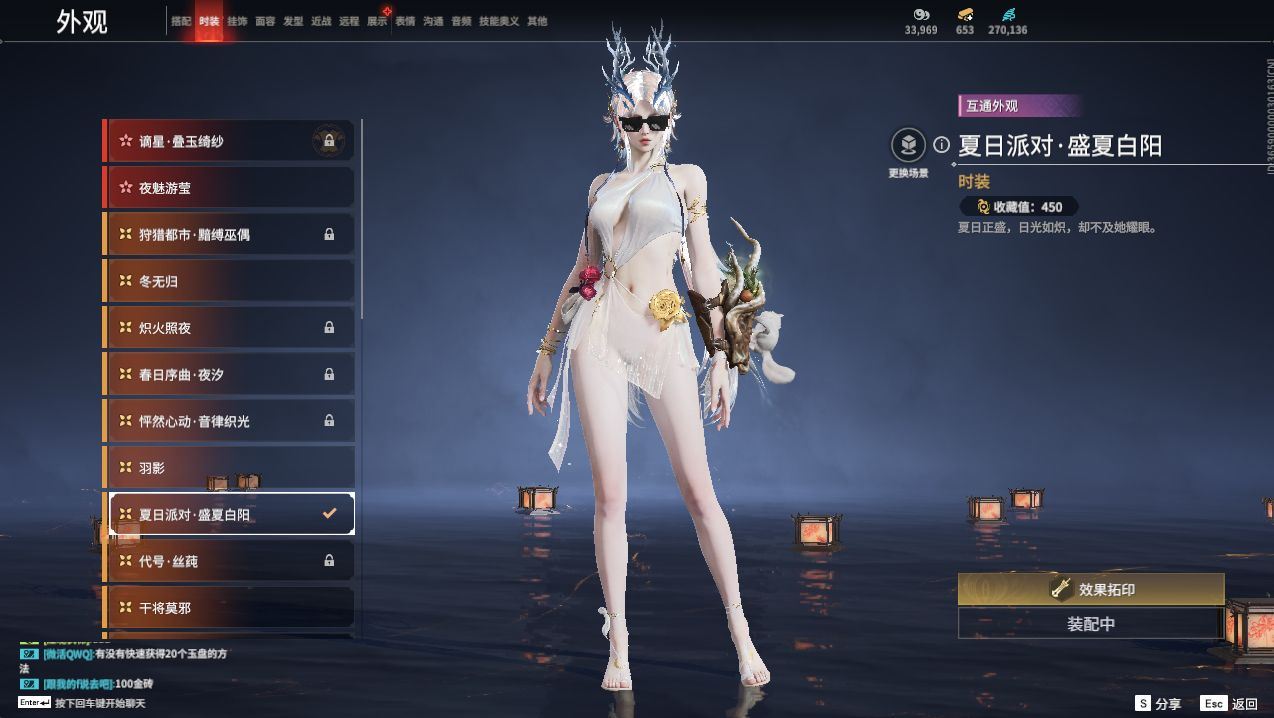Open the 挂饰 accessories tab
This screenshot has height=718, width=1274.
tap(237, 21)
